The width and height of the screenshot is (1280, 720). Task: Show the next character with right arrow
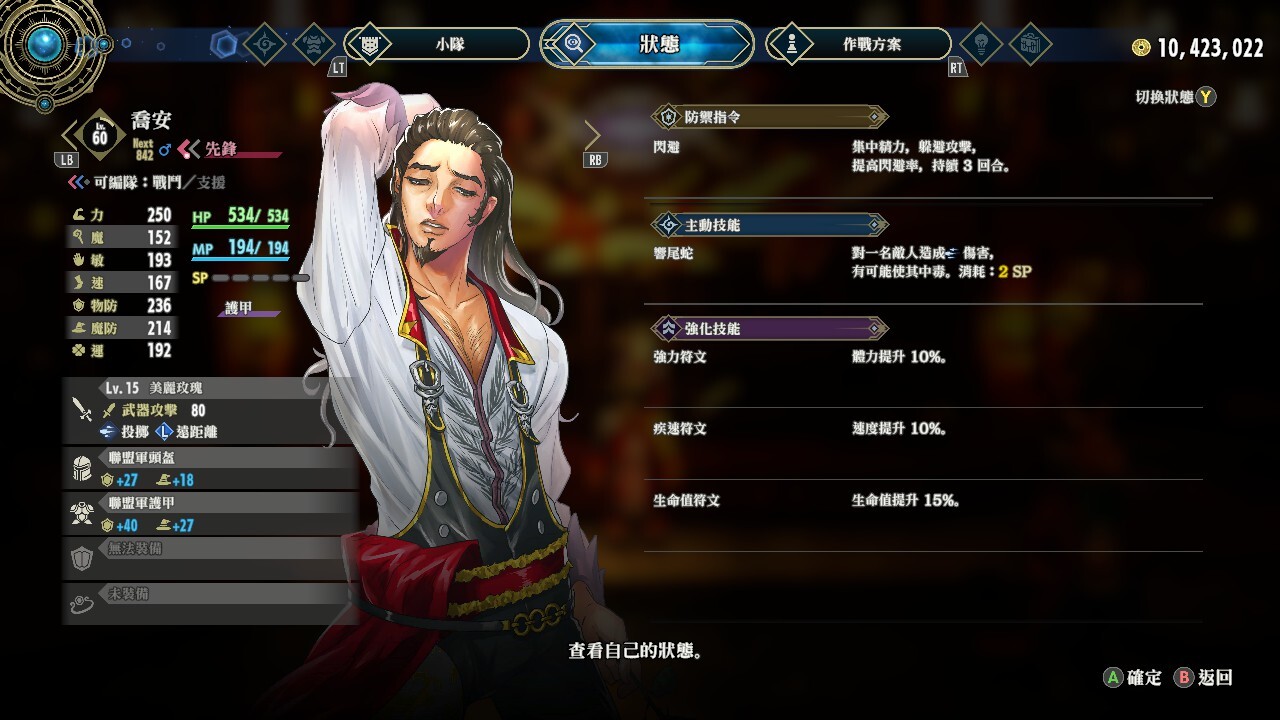coord(593,135)
